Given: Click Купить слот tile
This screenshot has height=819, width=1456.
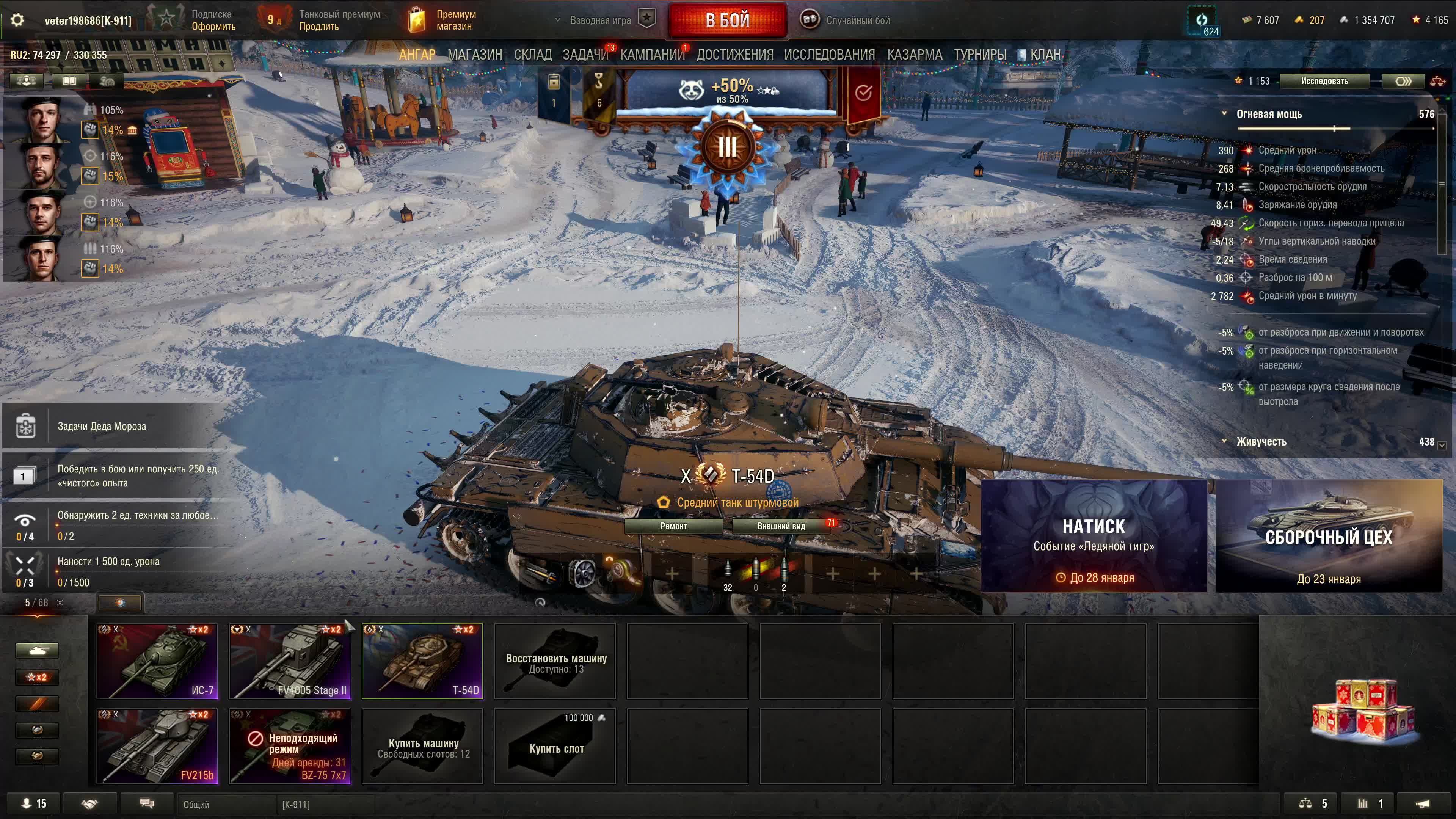Looking at the screenshot, I should point(555,746).
